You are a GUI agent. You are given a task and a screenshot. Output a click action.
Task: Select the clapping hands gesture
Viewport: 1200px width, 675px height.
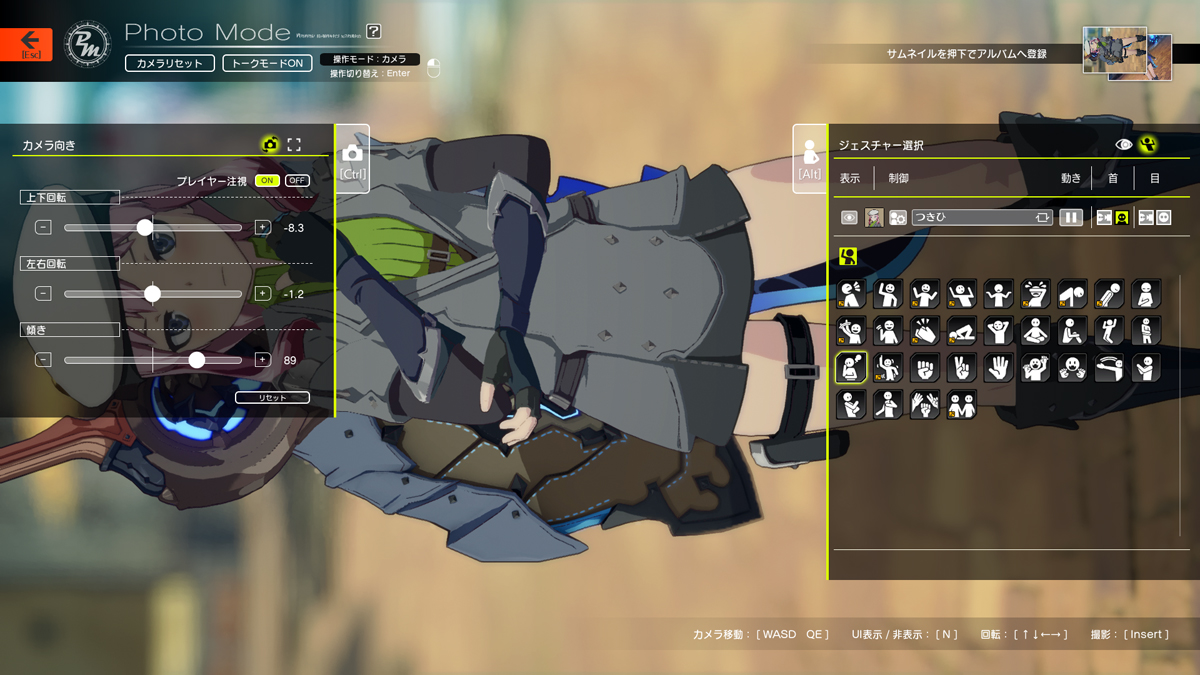pos(924,331)
